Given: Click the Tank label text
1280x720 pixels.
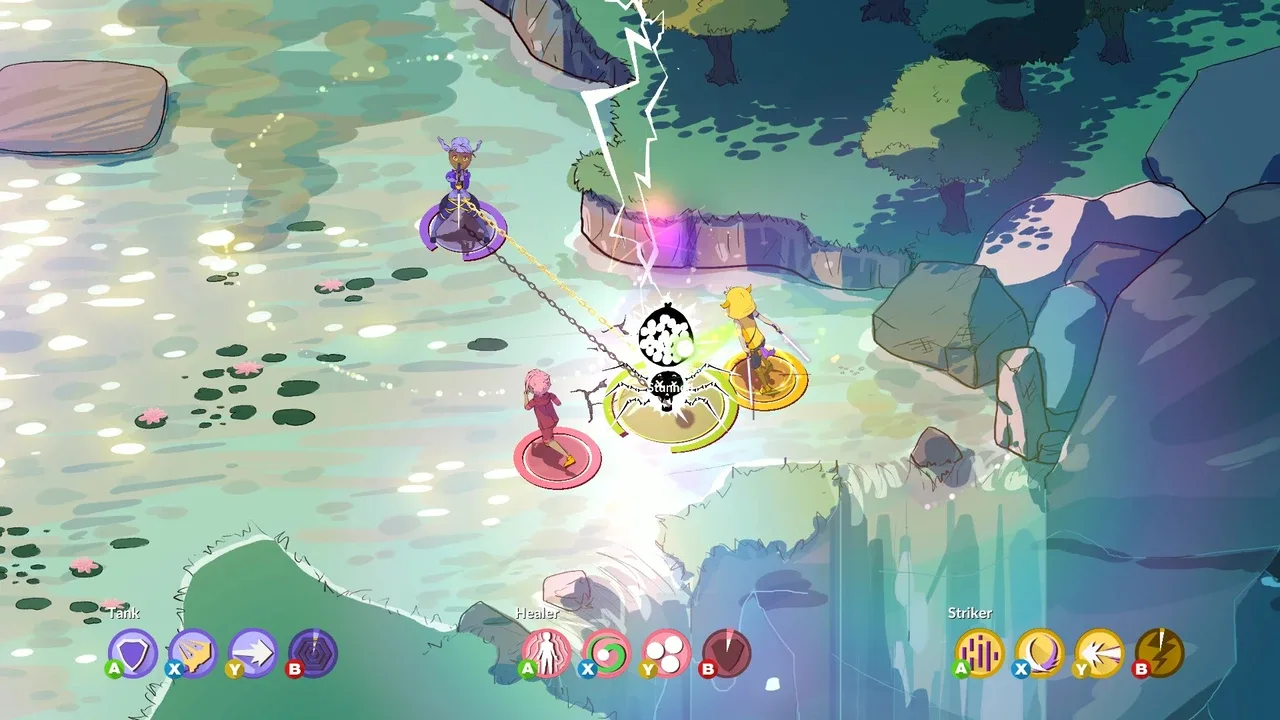Looking at the screenshot, I should pyautogui.click(x=125, y=614).
